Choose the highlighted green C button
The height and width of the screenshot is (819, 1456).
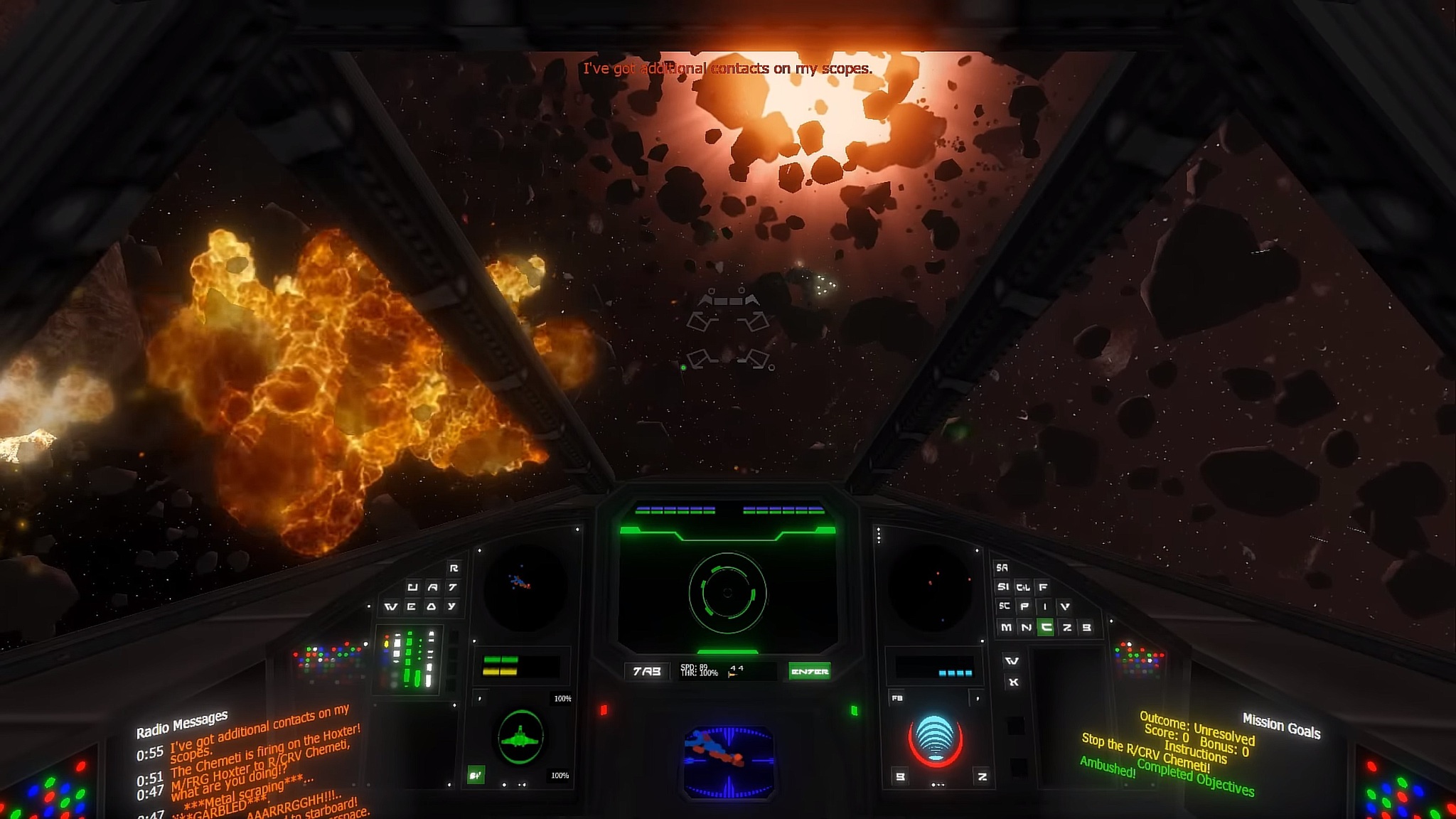tap(1045, 627)
